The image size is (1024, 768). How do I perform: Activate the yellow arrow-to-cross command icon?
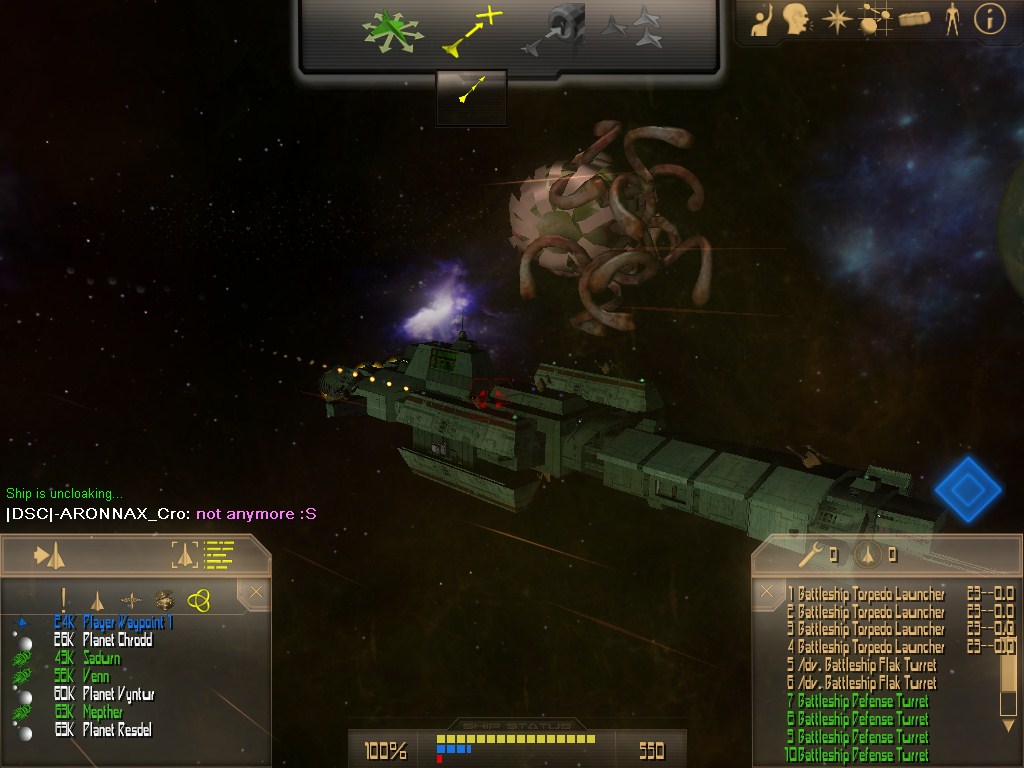pyautogui.click(x=471, y=31)
